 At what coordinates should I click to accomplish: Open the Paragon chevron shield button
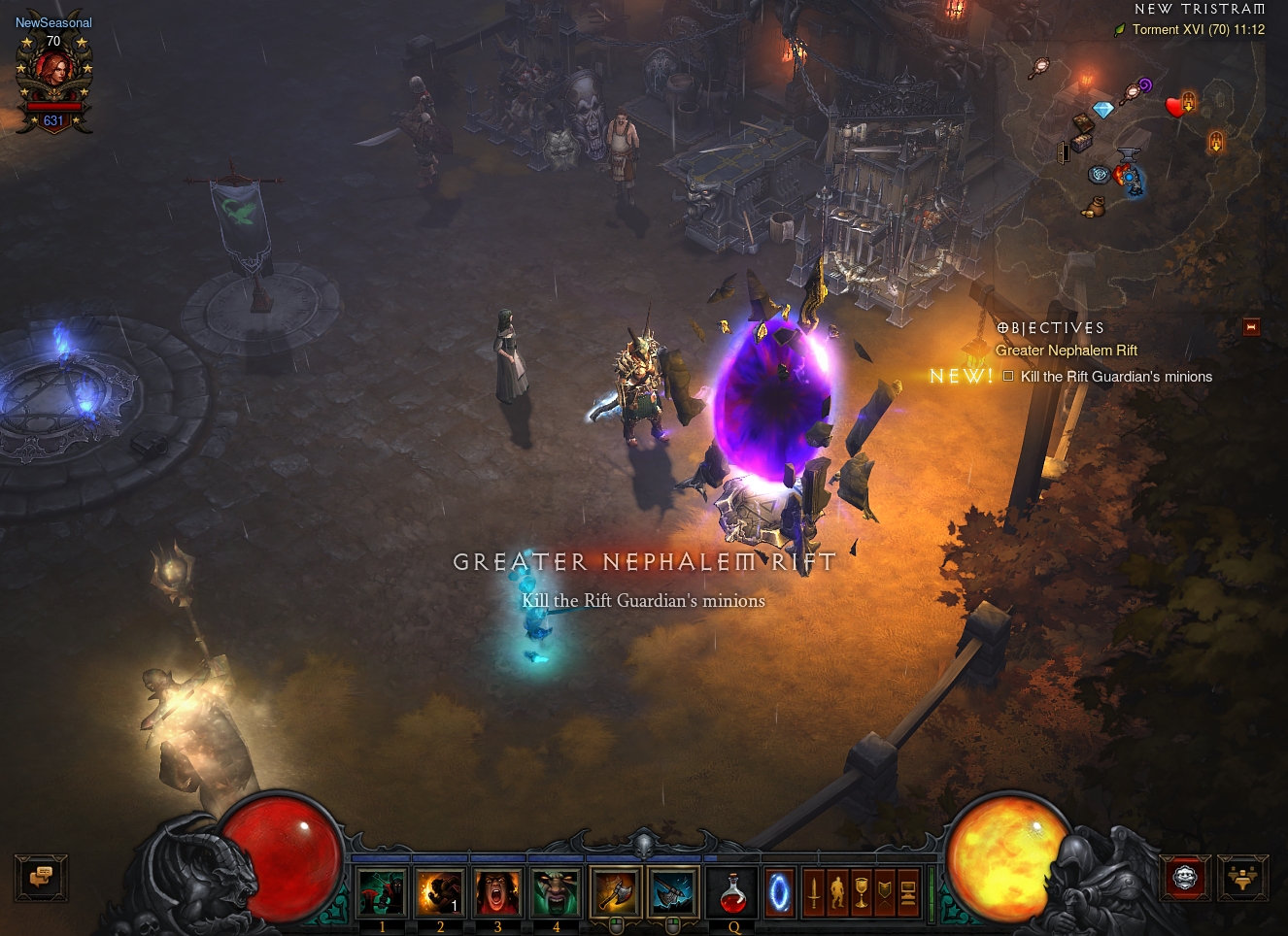[x=885, y=892]
